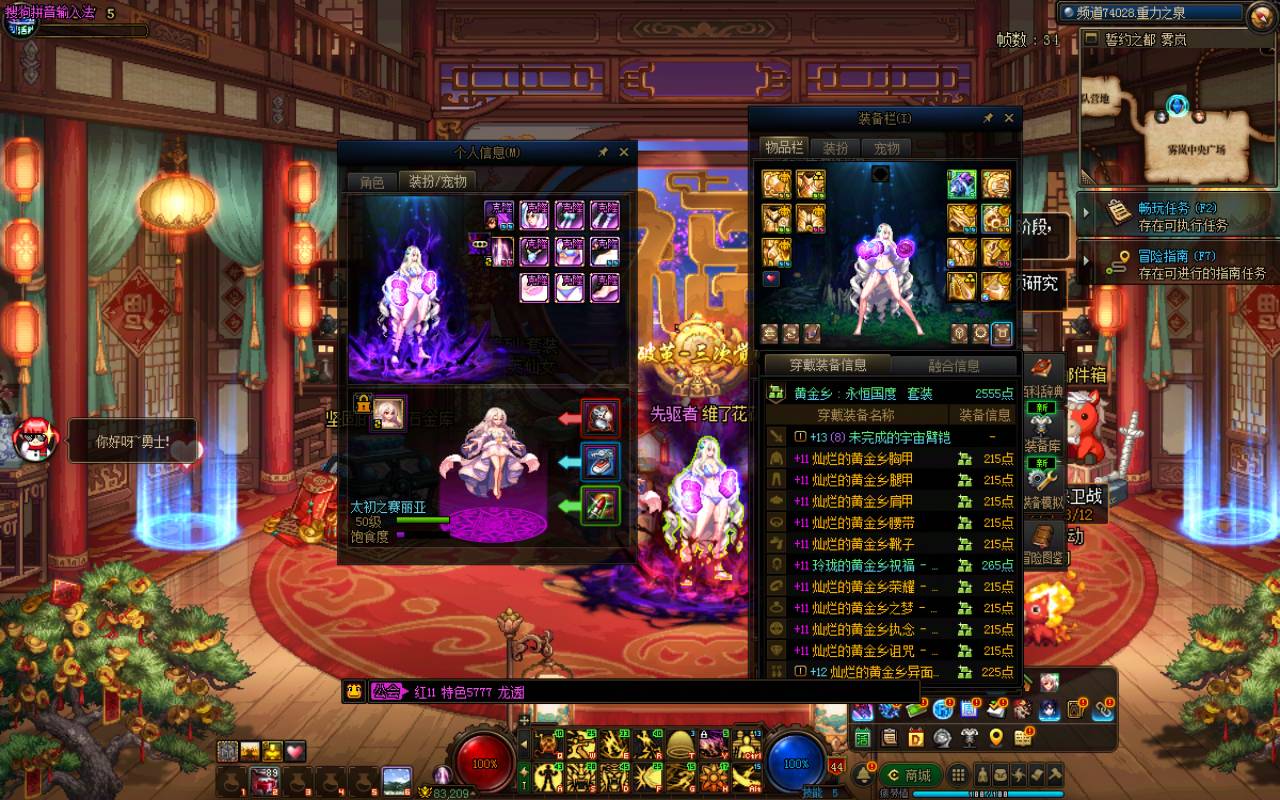The image size is (1280, 800).
Task: Open the 物品栏 inventory tab
Action: click(784, 147)
